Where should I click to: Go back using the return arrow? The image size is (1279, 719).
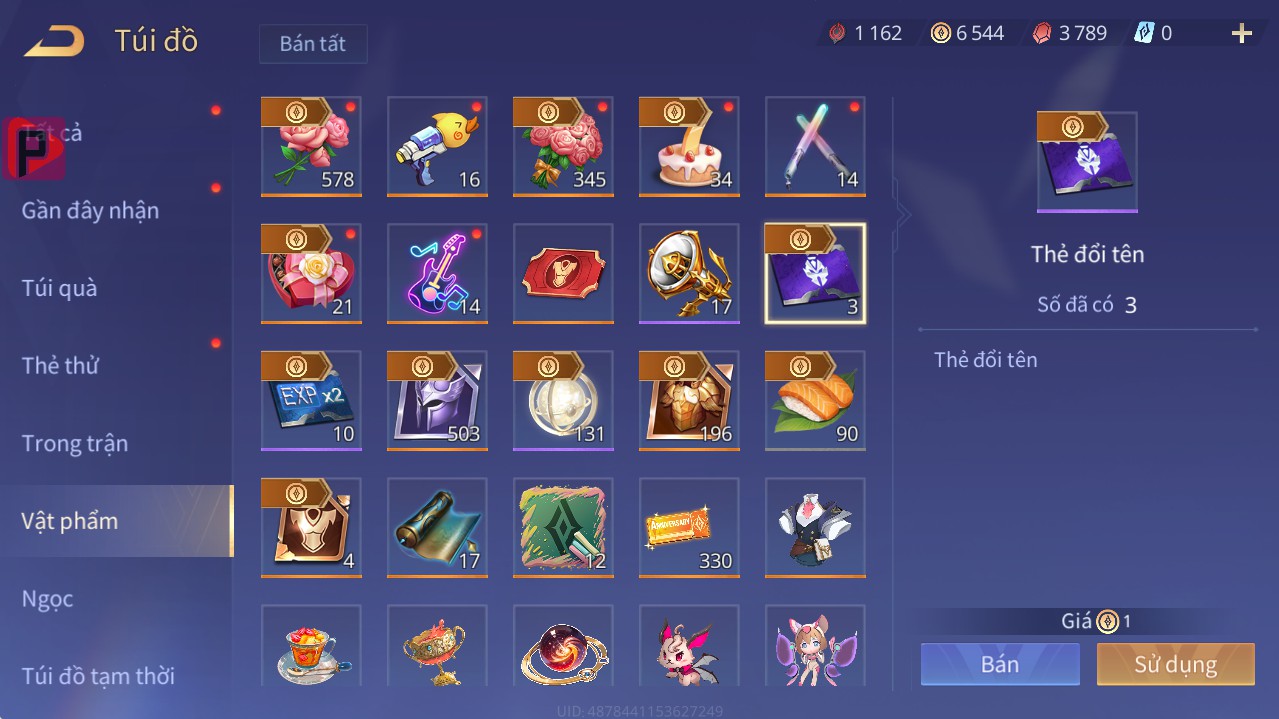pyautogui.click(x=55, y=41)
